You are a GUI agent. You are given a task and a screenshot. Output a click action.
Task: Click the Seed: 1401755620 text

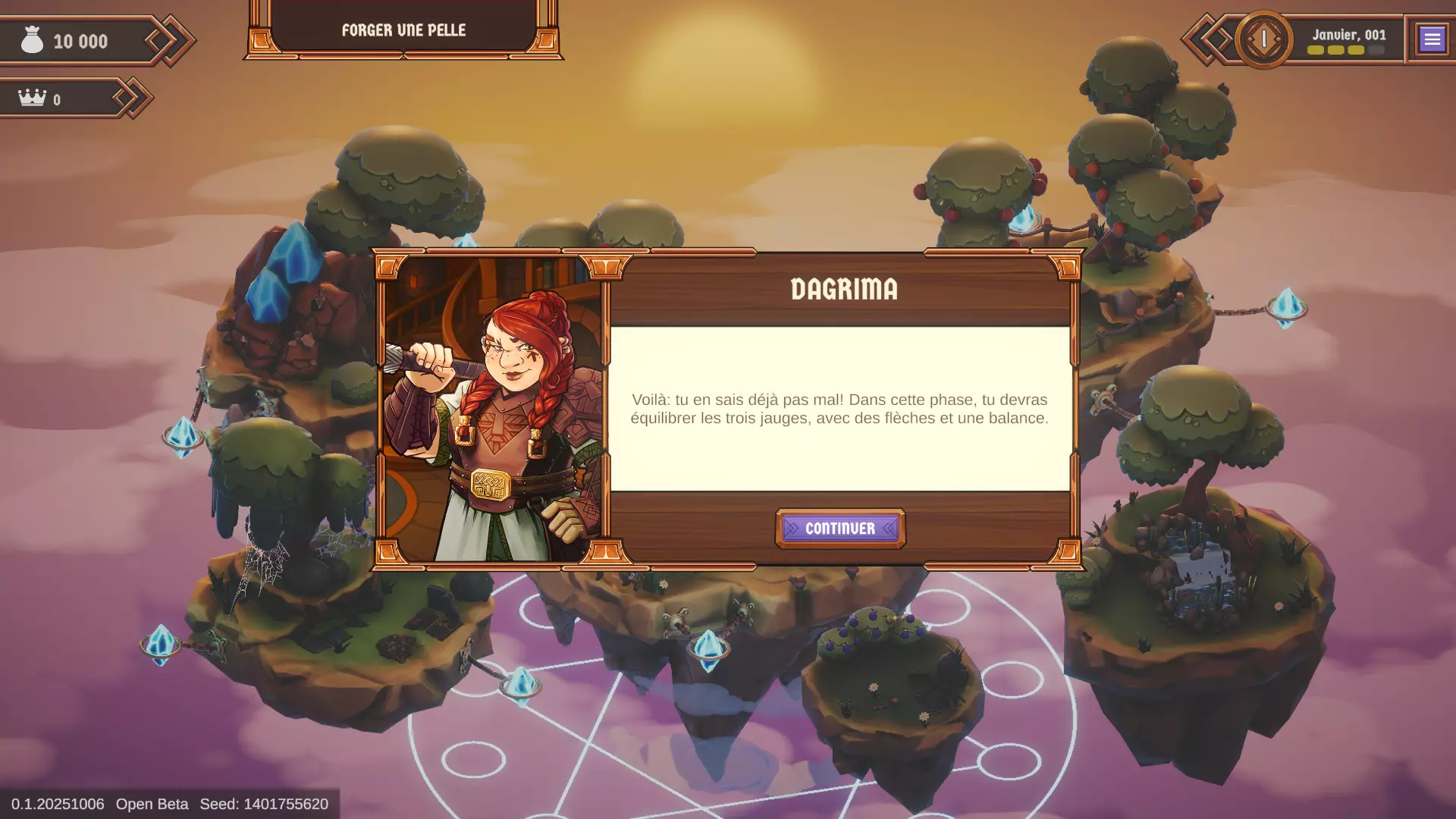(264, 804)
